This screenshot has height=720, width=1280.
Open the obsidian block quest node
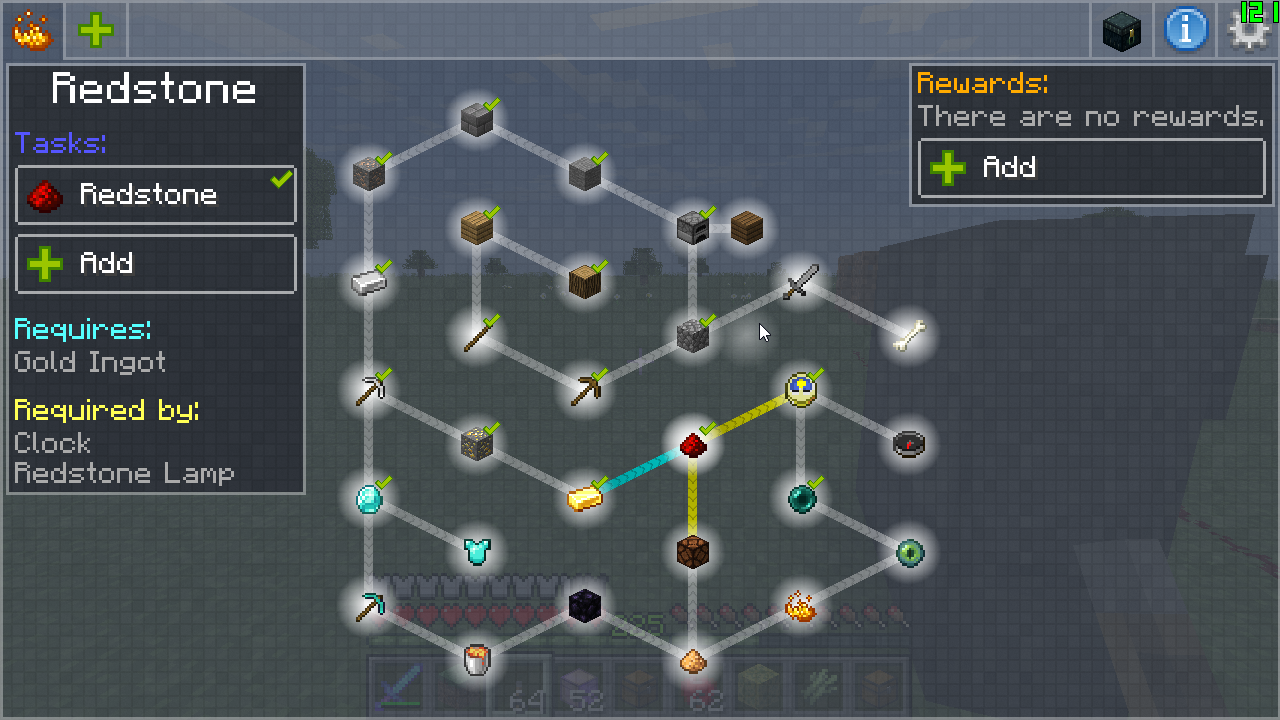[585, 605]
